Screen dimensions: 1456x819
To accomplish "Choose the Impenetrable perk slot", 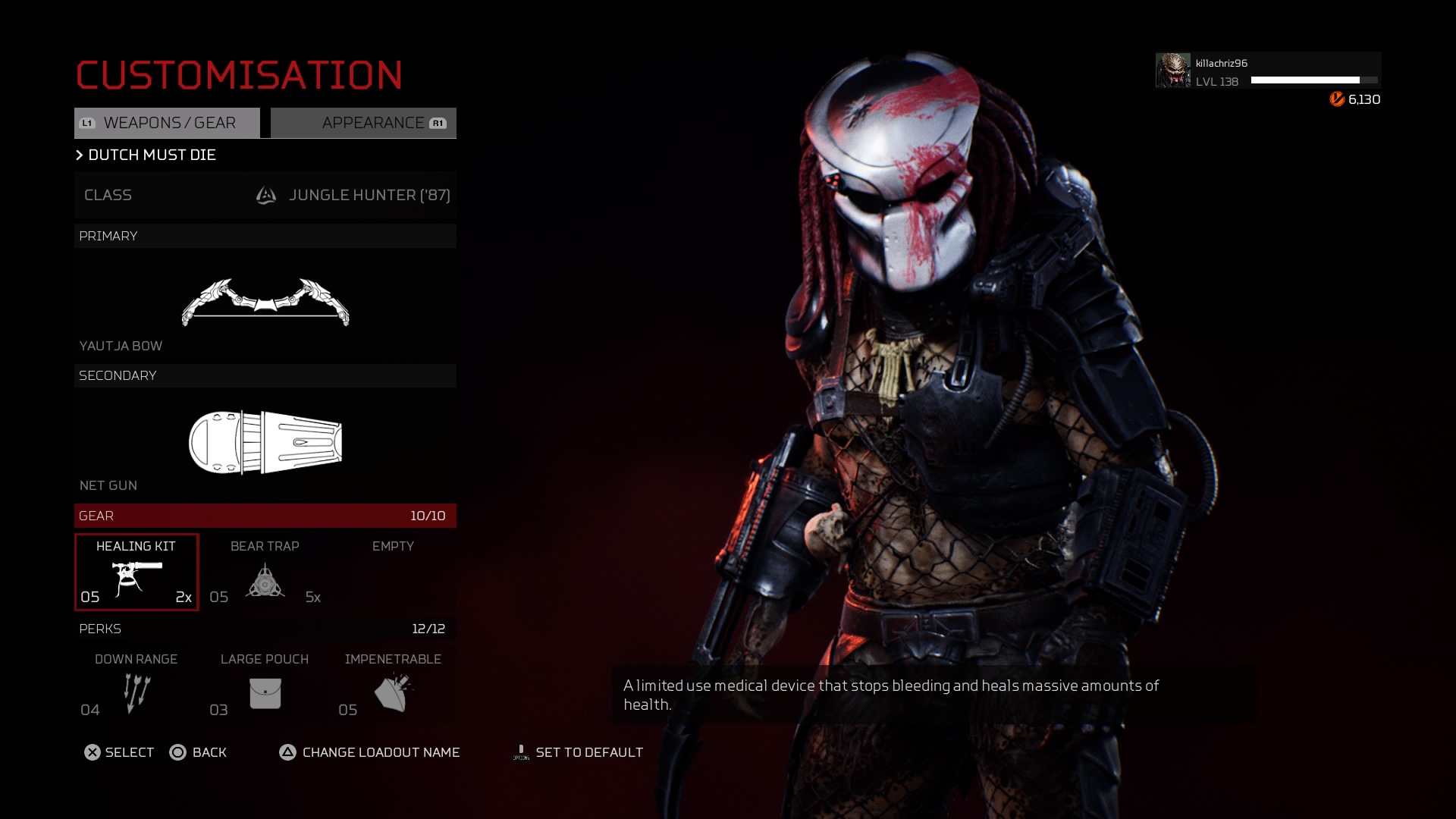I will [393, 686].
